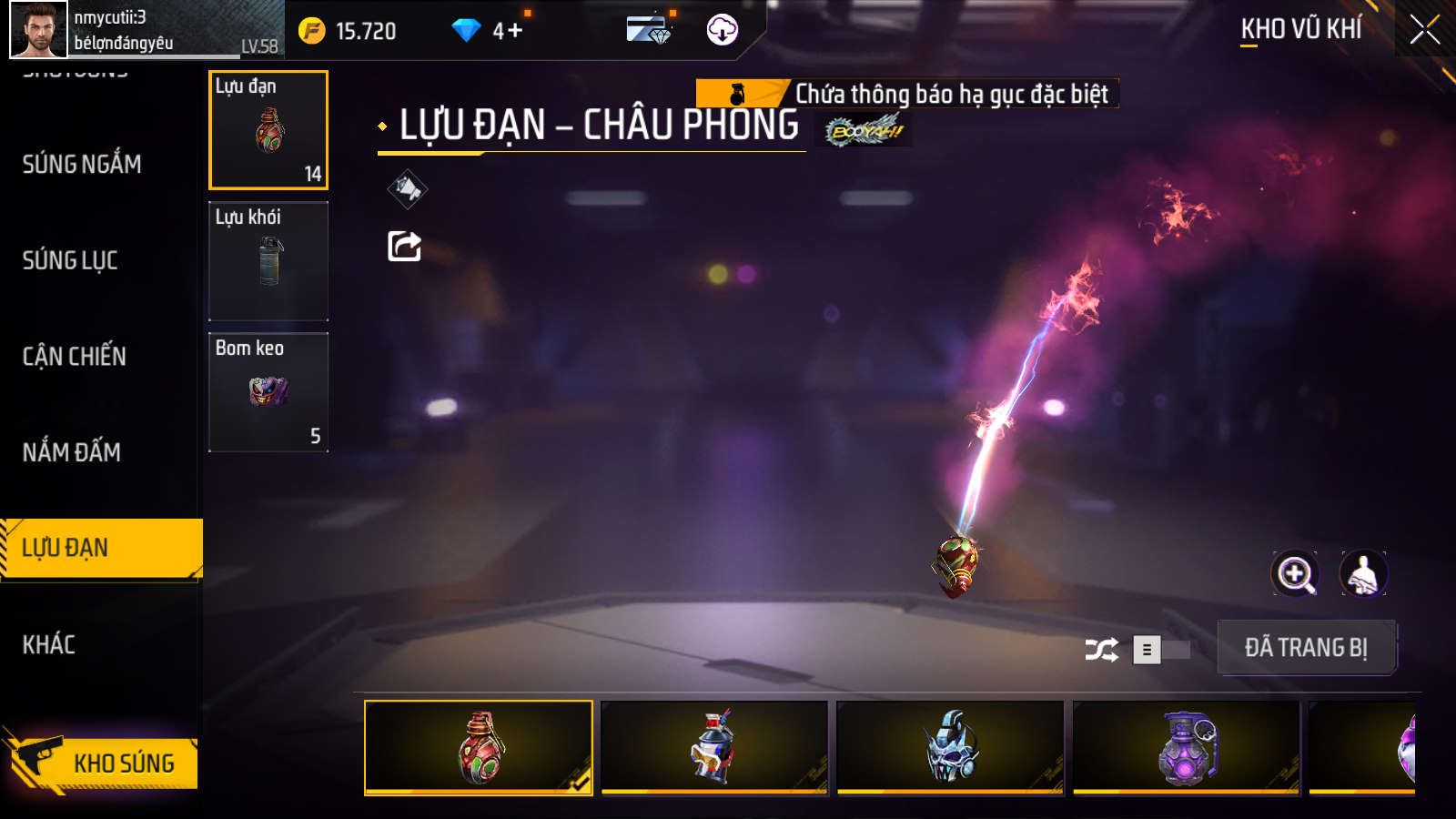Toggle the shuffle skins switch
Viewport: 1456px width, 819px height.
point(1160,650)
